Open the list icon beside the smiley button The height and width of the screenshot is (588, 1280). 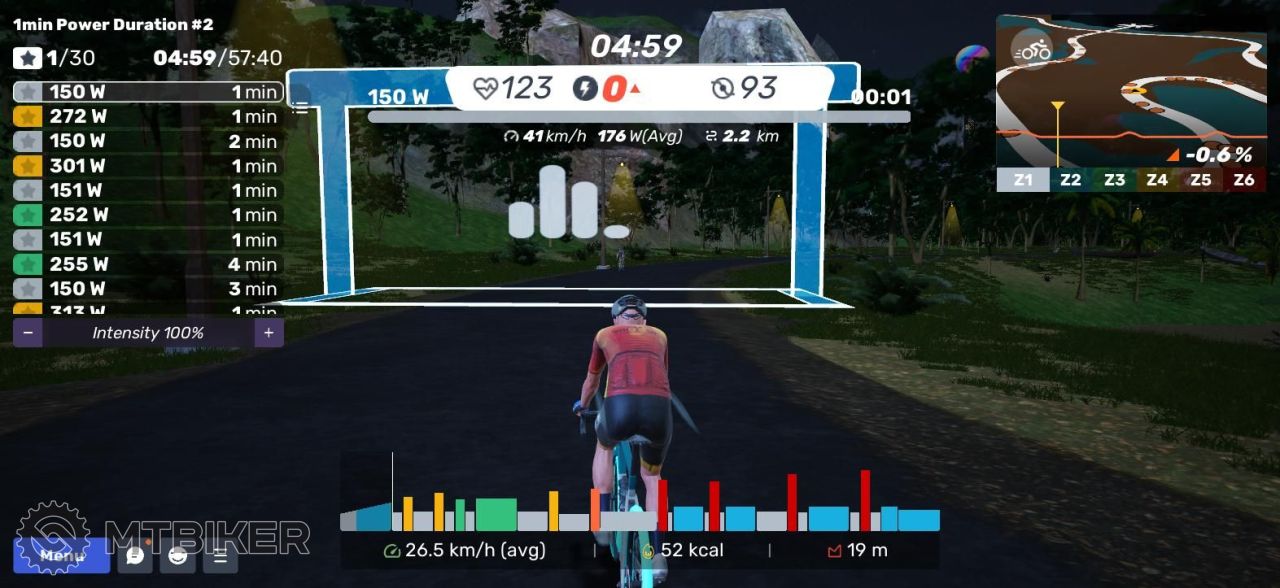(x=220, y=556)
